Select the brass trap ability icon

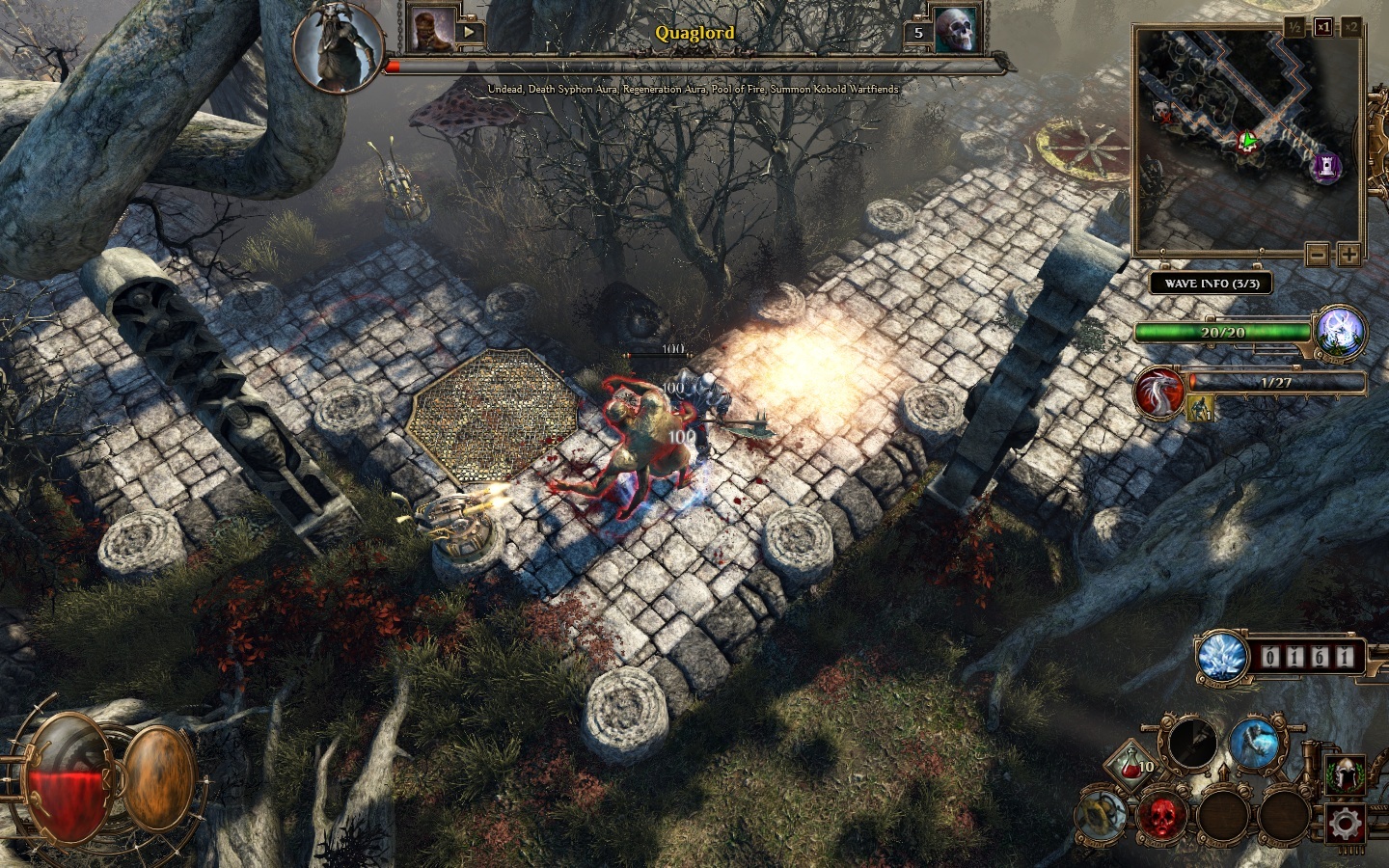click(x=1100, y=815)
